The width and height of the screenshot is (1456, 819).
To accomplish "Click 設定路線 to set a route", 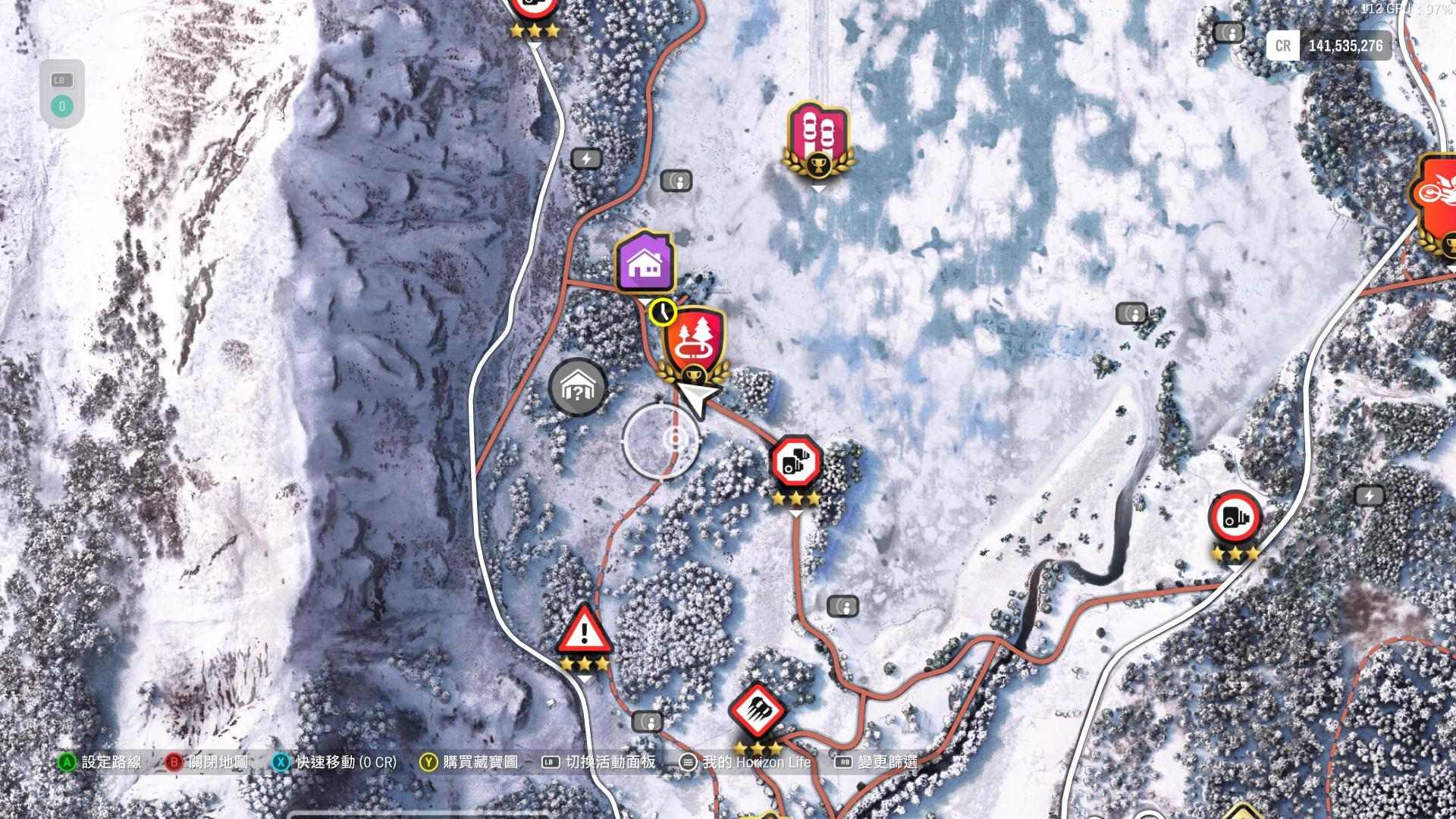I will [114, 763].
